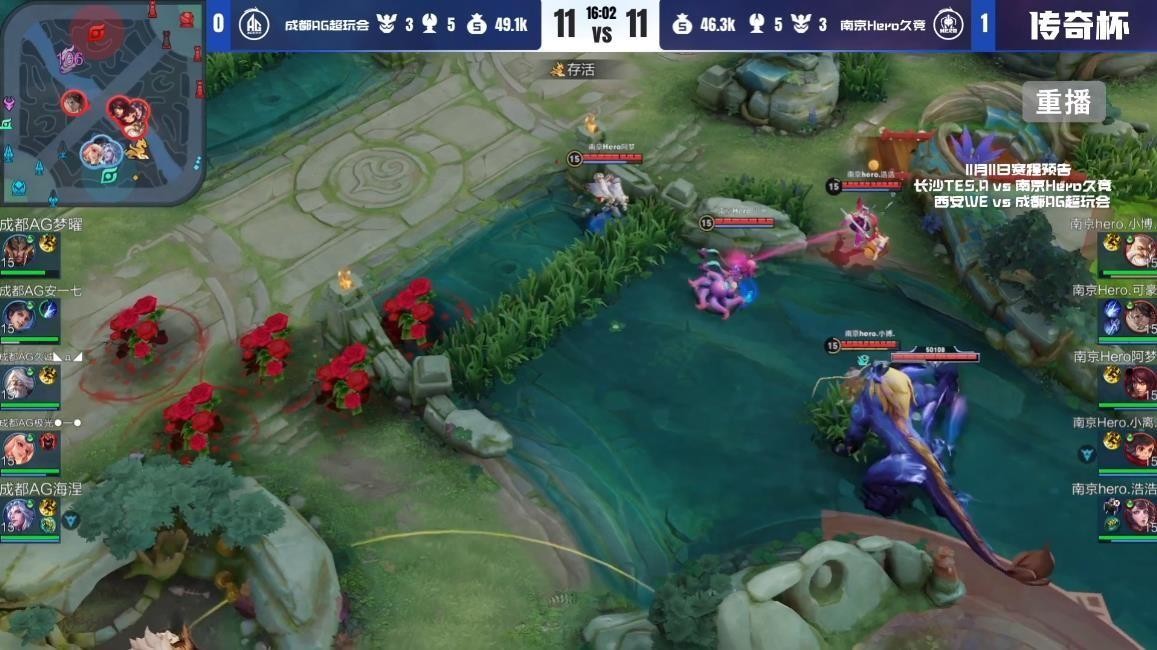This screenshot has height=650, width=1157.
Task: Select 南京hero.小博 player portrait
Action: pyautogui.click(x=1140, y=250)
